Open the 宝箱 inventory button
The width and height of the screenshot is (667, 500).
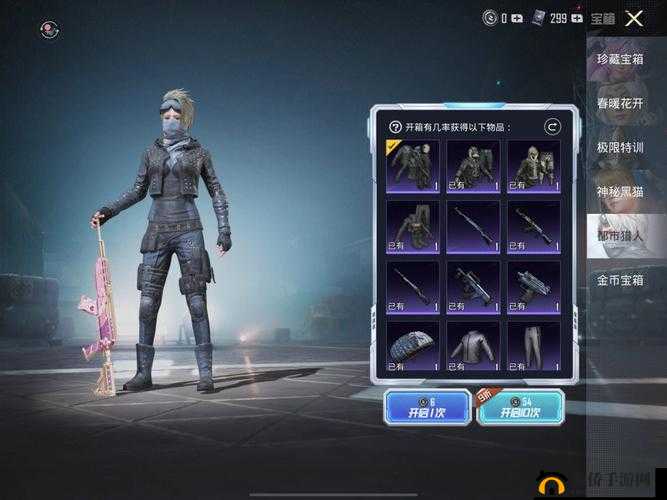pos(603,18)
